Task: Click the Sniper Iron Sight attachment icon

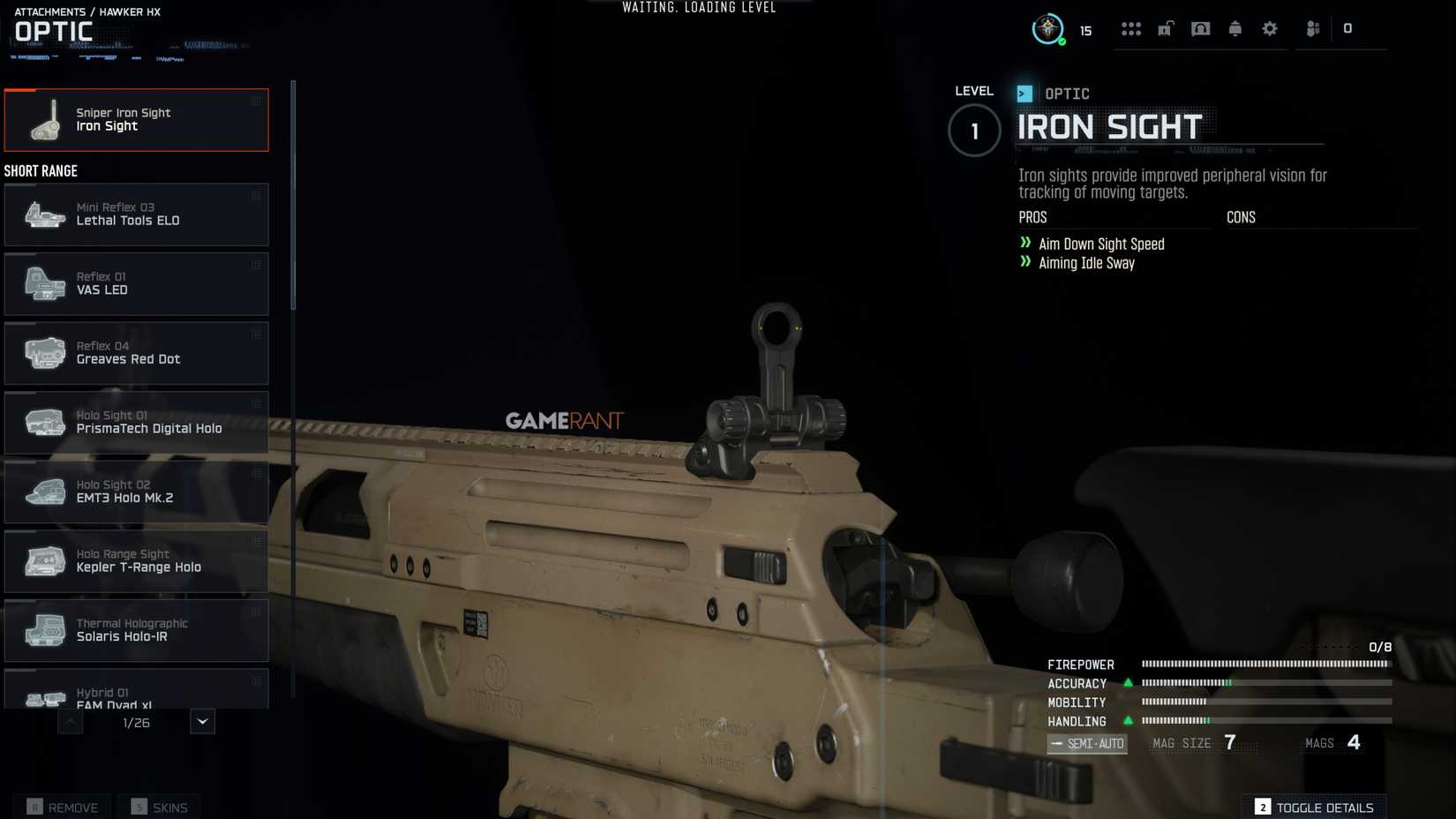Action: pyautogui.click(x=44, y=120)
